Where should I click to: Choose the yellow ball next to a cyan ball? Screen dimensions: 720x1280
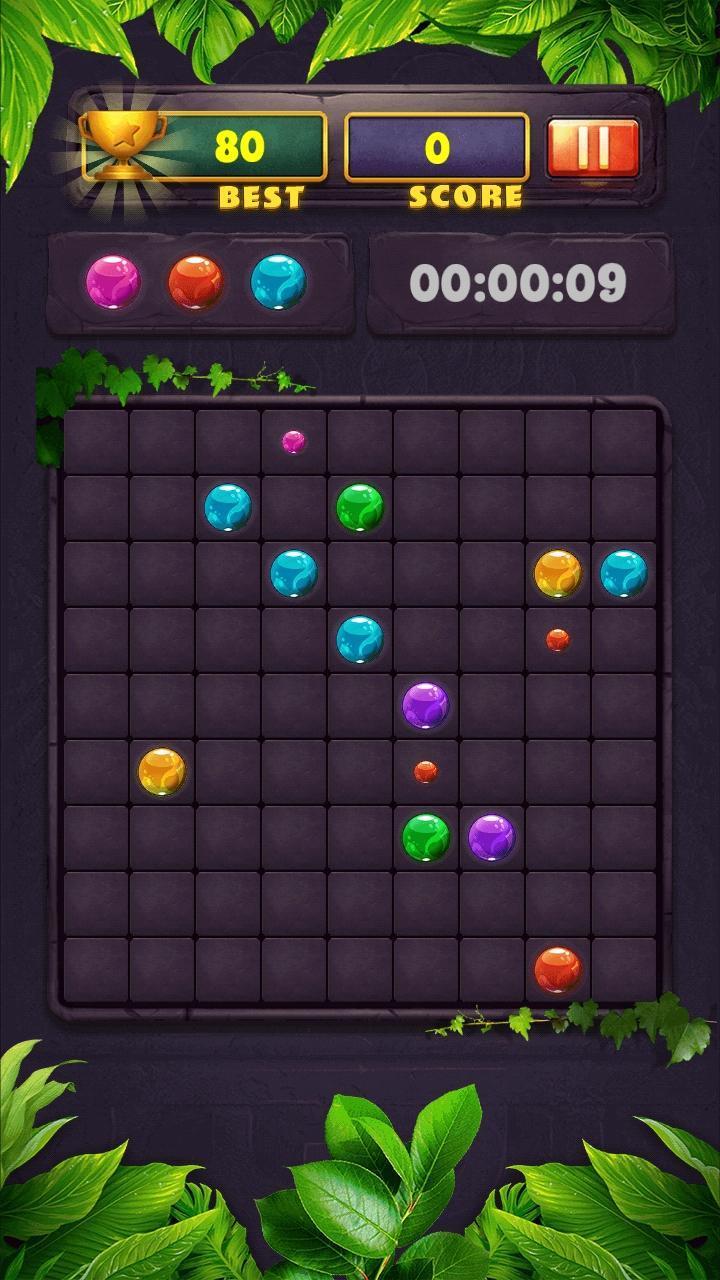click(x=558, y=573)
